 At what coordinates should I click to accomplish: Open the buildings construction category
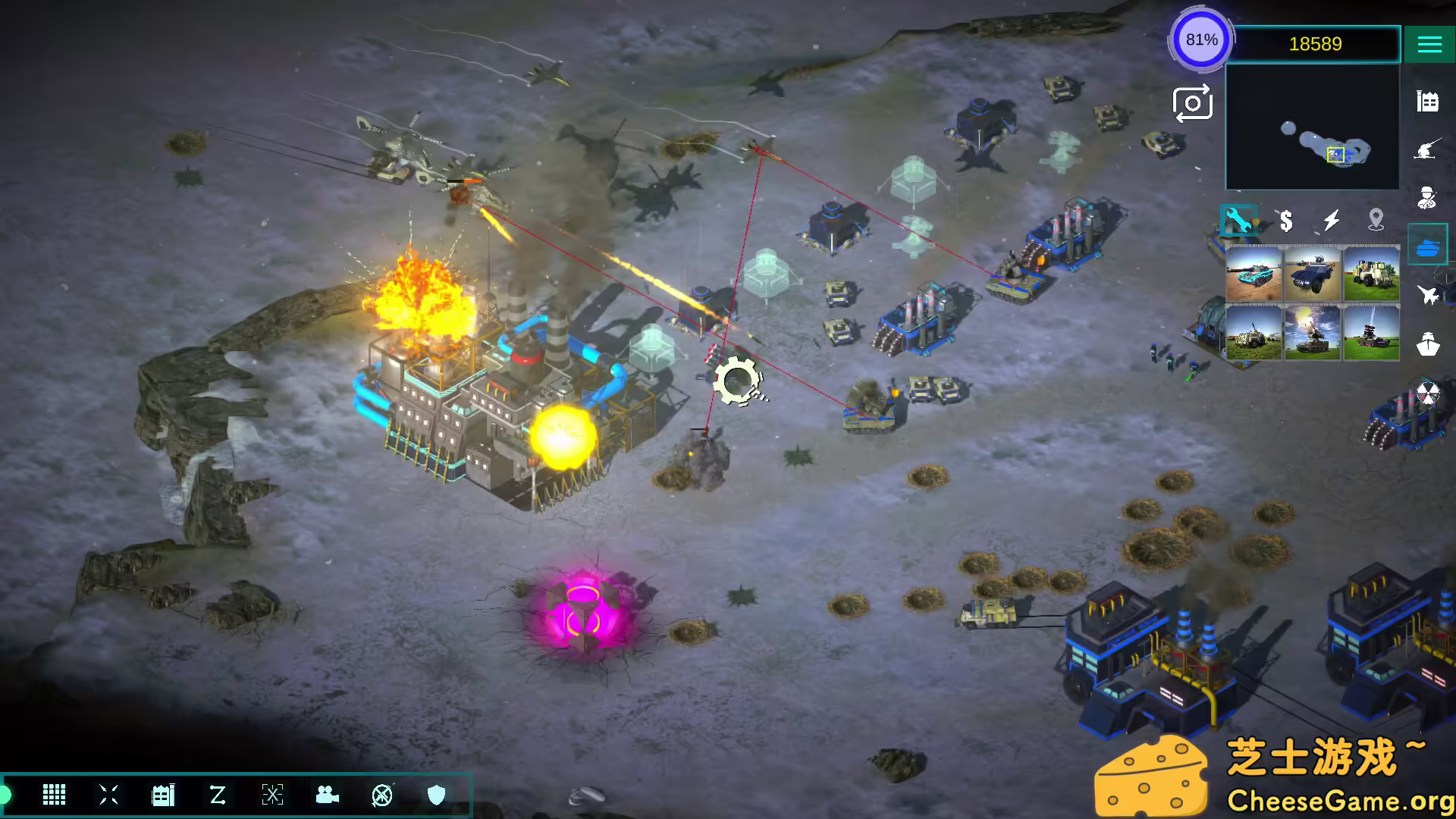coord(1429,99)
